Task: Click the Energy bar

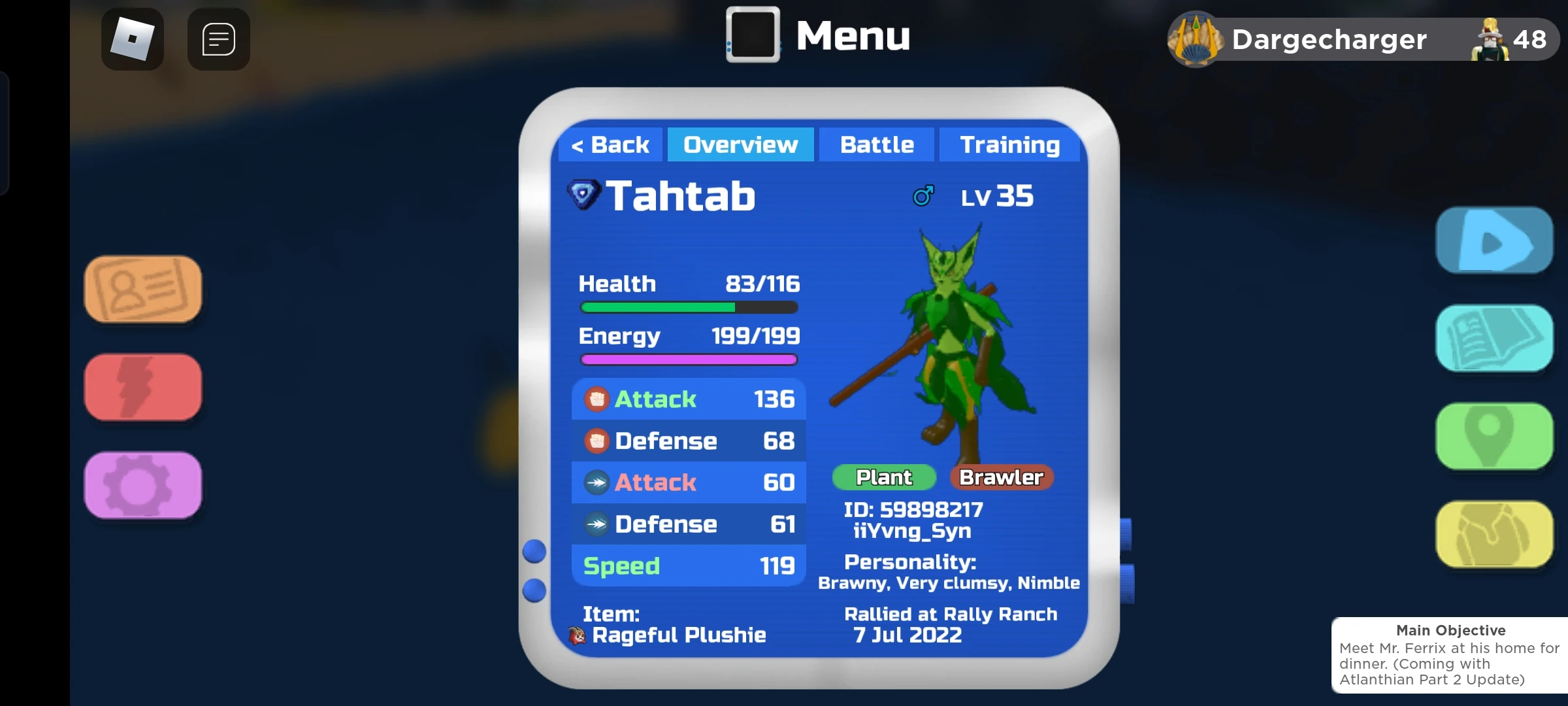Action: click(688, 359)
